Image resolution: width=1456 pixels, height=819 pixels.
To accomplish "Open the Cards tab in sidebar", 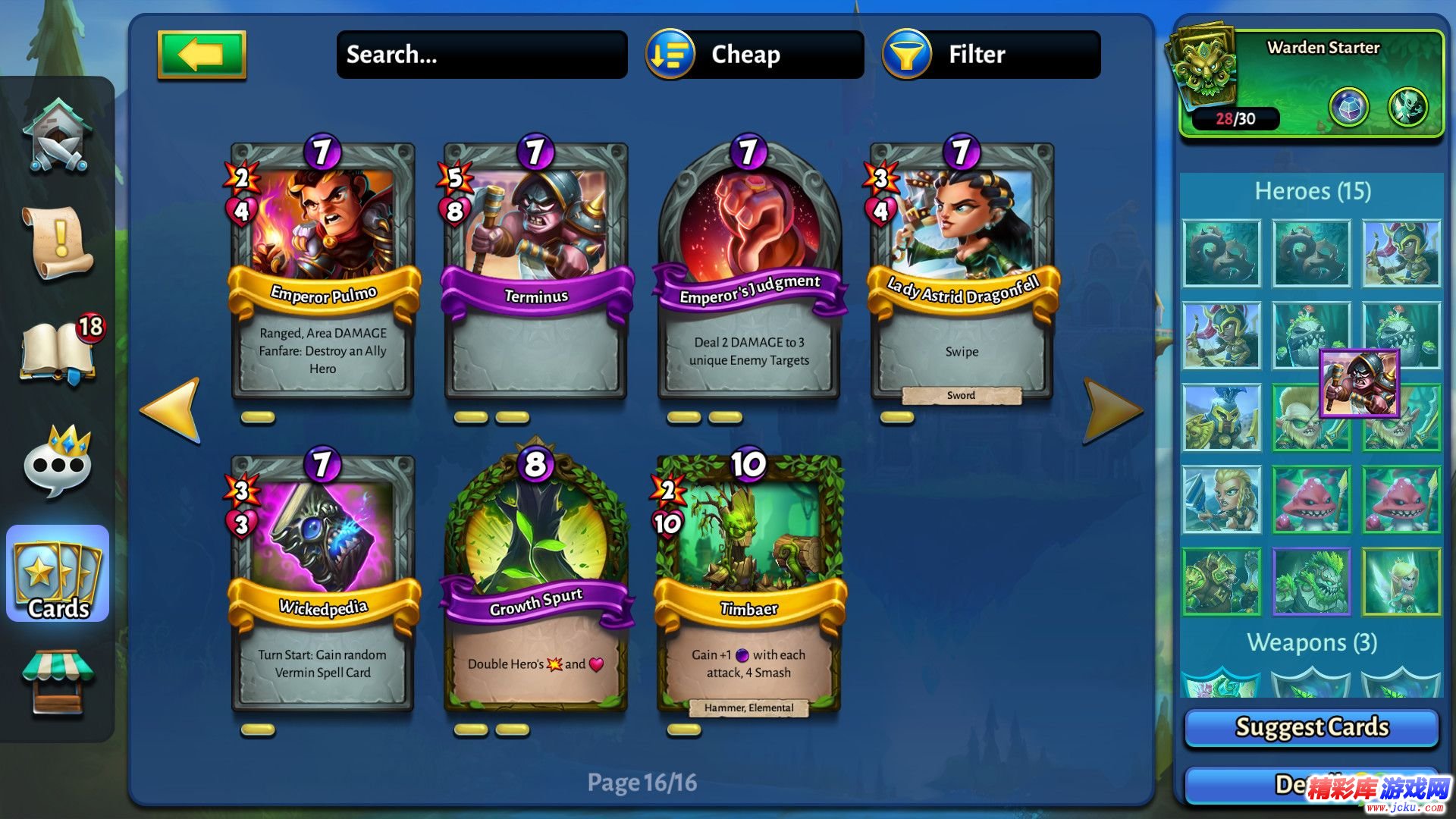I will 58,574.
